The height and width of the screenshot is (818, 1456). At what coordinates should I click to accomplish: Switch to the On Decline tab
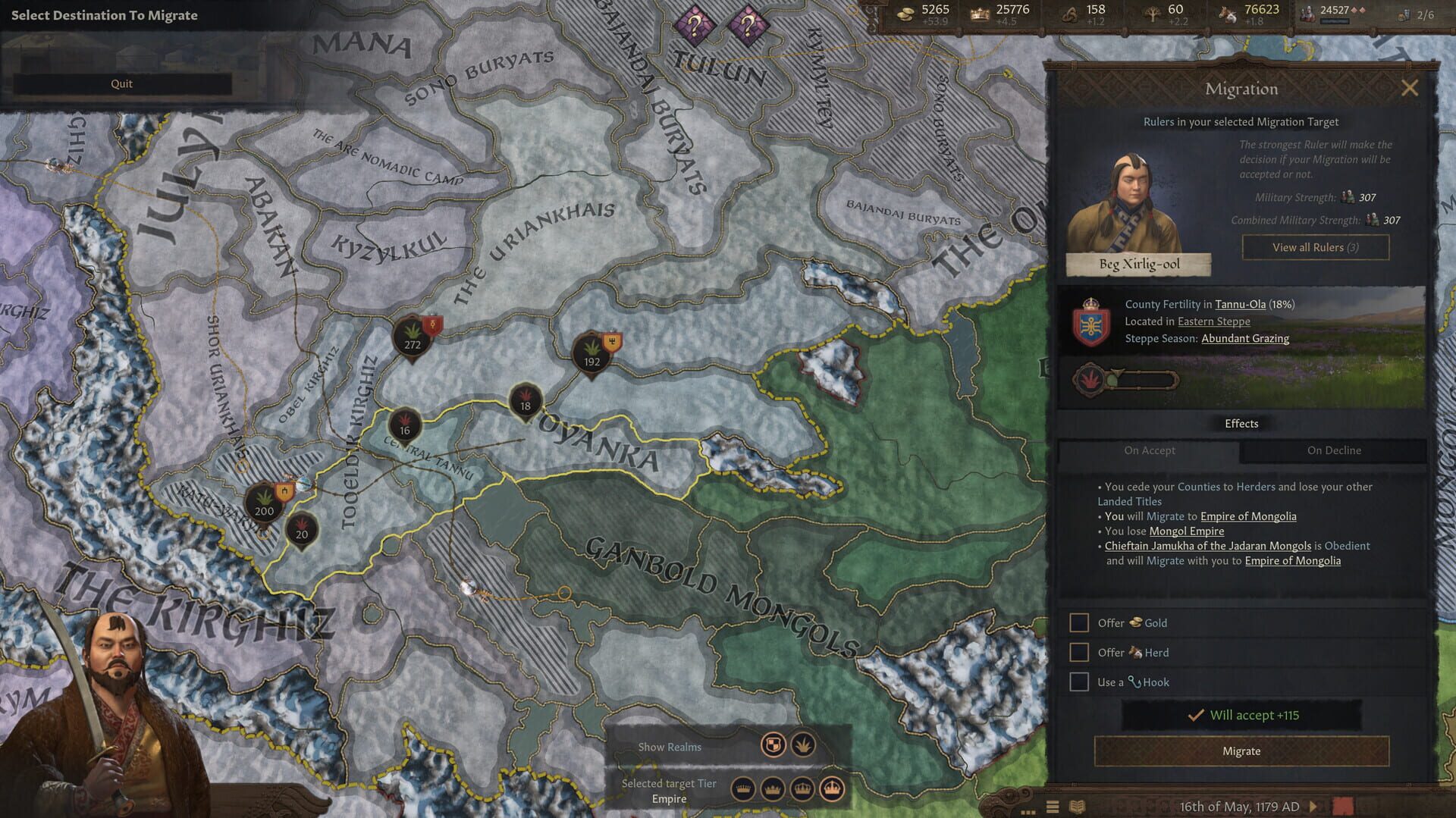click(x=1334, y=450)
